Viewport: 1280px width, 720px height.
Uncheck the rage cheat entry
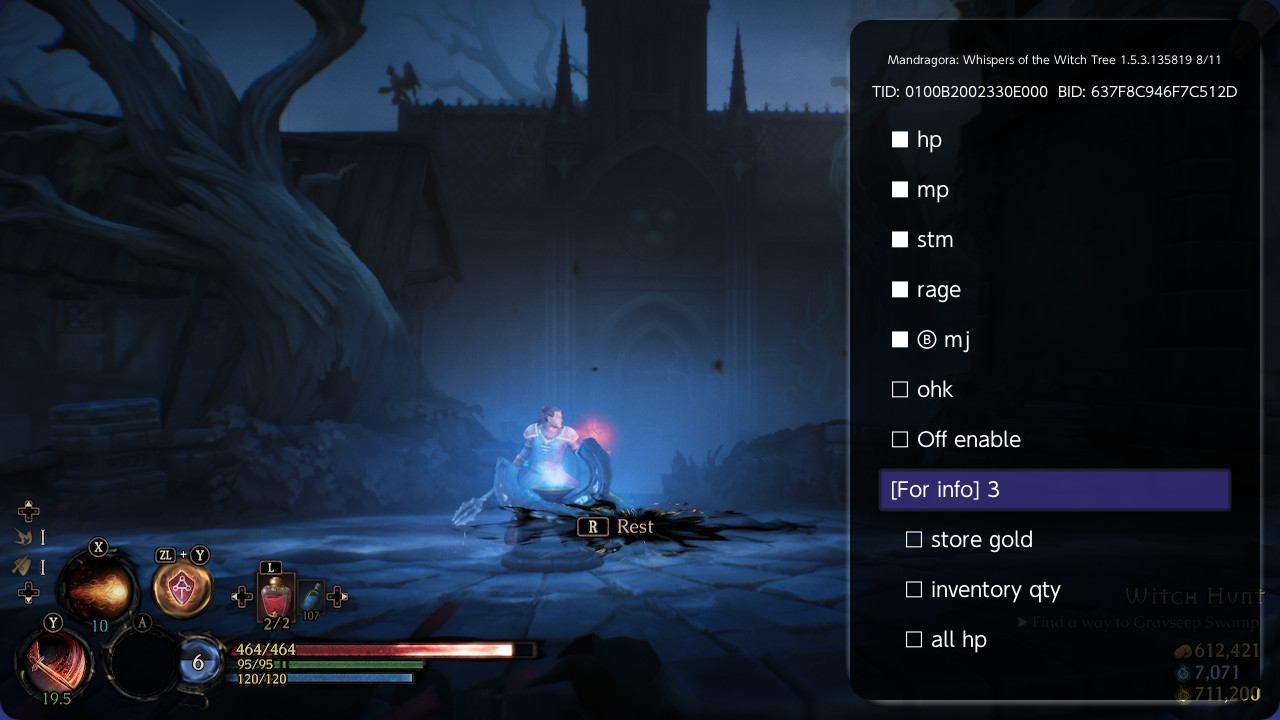coord(900,290)
